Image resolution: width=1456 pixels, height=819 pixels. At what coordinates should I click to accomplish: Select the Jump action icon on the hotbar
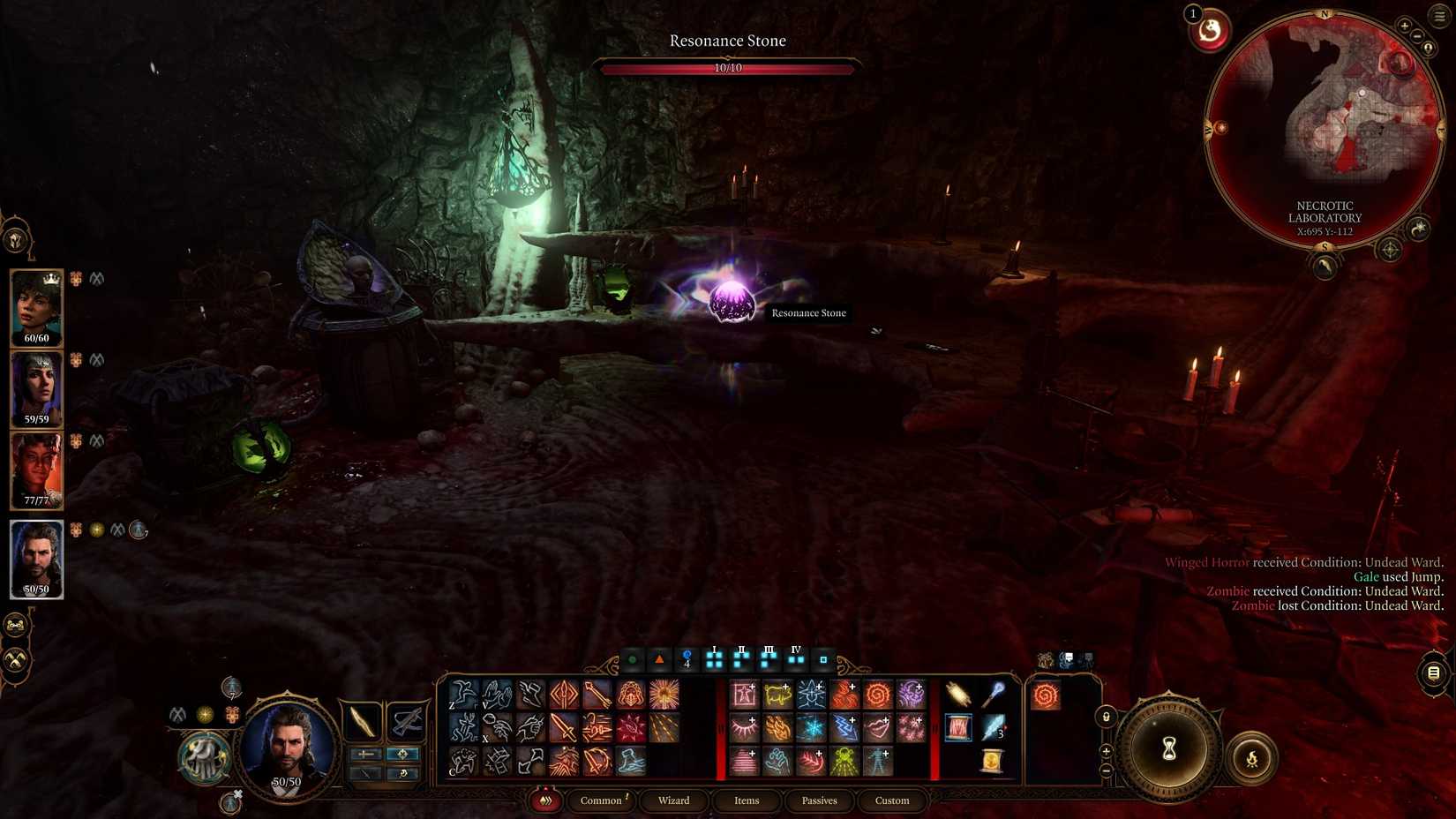tap(461, 694)
